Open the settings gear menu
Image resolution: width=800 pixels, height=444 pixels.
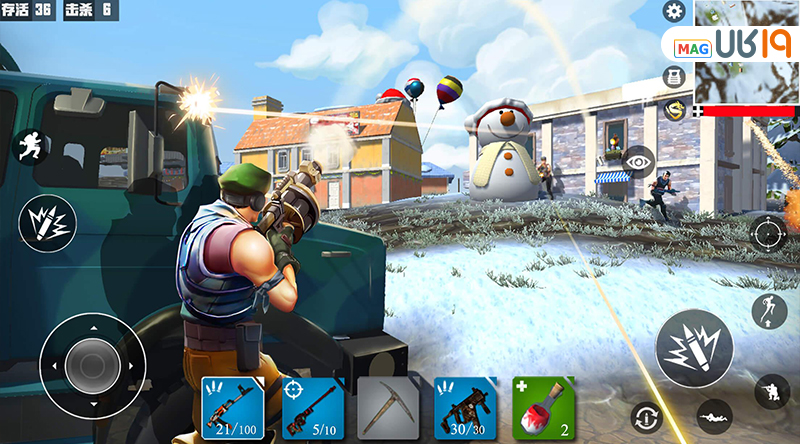[x=675, y=12]
